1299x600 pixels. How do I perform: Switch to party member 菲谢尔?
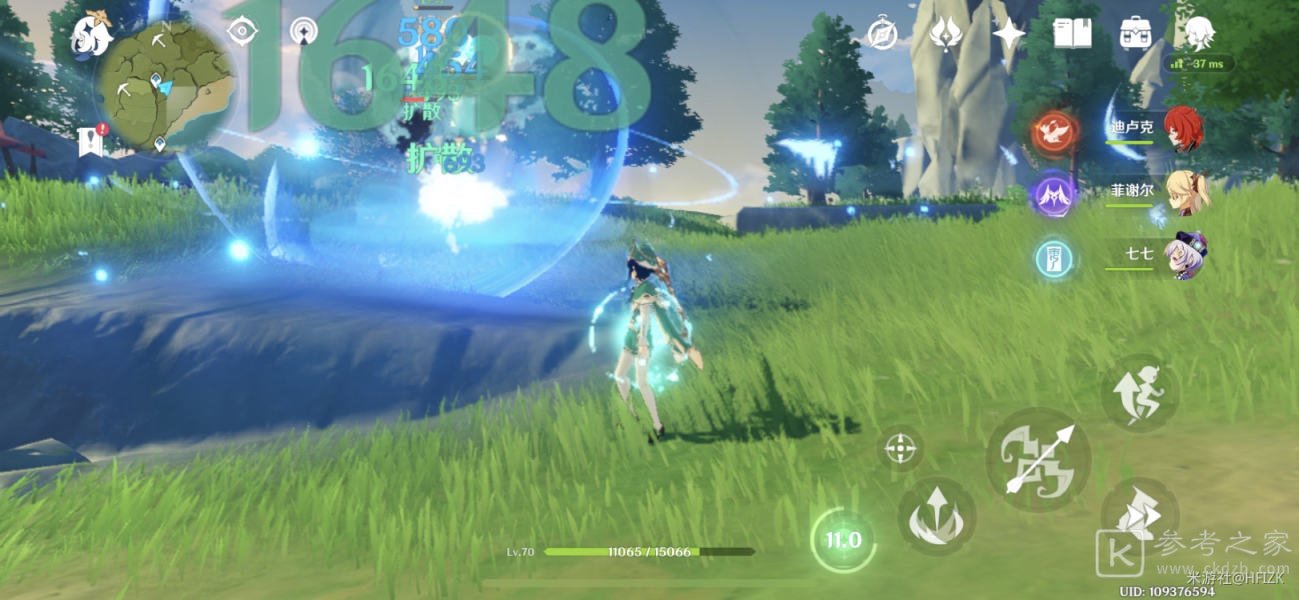pos(1188,191)
